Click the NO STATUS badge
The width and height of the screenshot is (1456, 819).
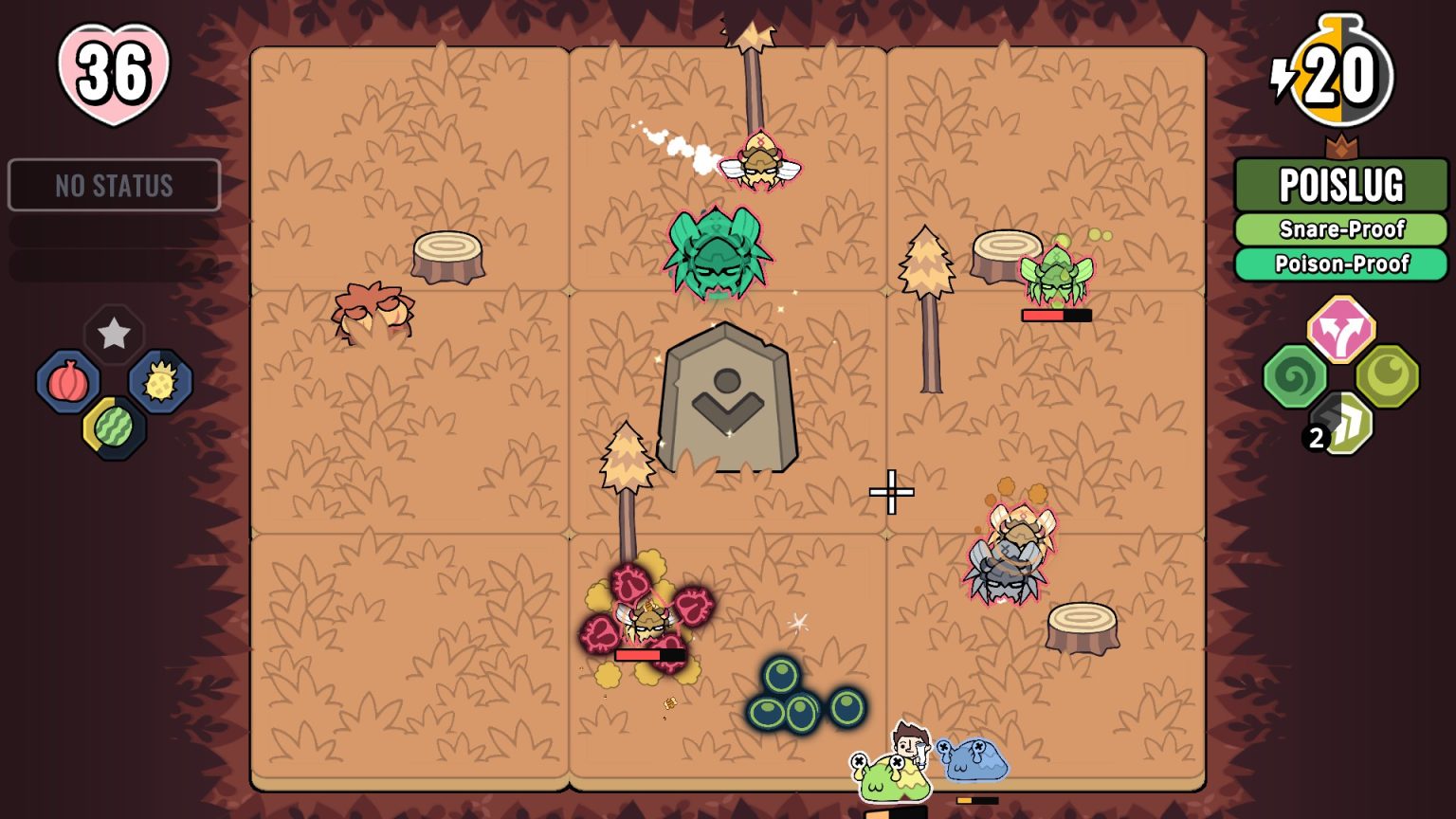[114, 185]
